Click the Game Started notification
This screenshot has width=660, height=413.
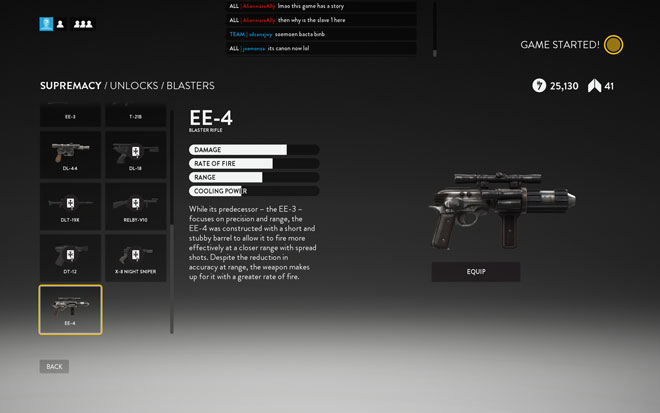click(572, 45)
